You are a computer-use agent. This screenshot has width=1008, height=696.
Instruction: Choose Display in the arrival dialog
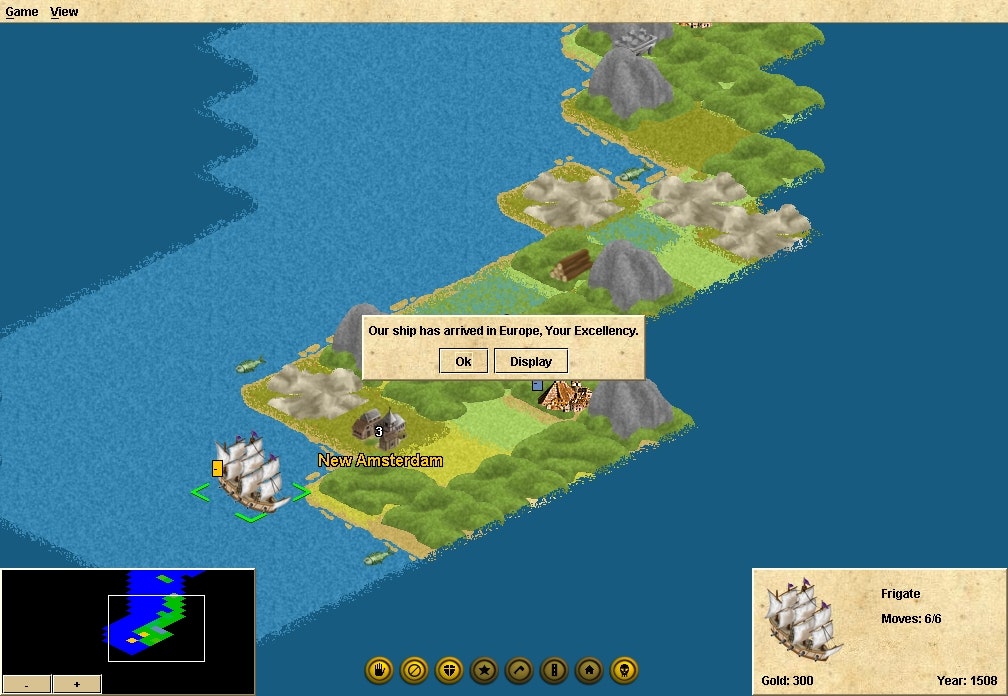530,361
